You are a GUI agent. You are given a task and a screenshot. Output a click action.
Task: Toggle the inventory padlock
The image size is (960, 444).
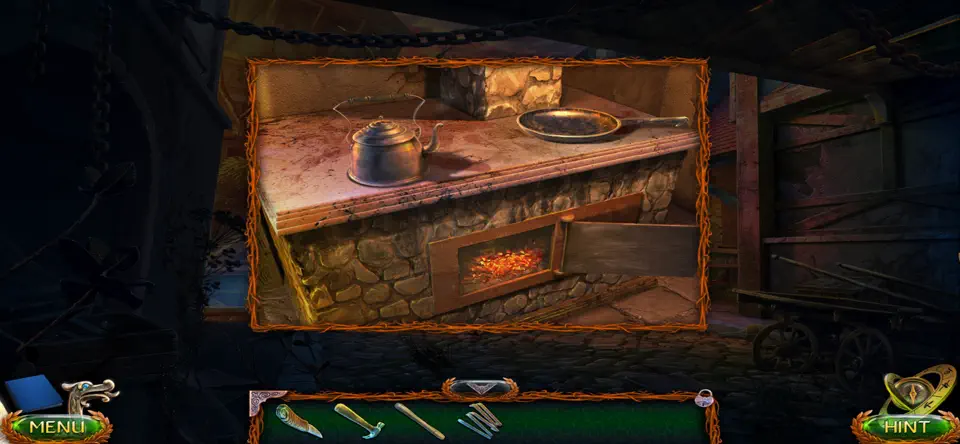click(704, 396)
